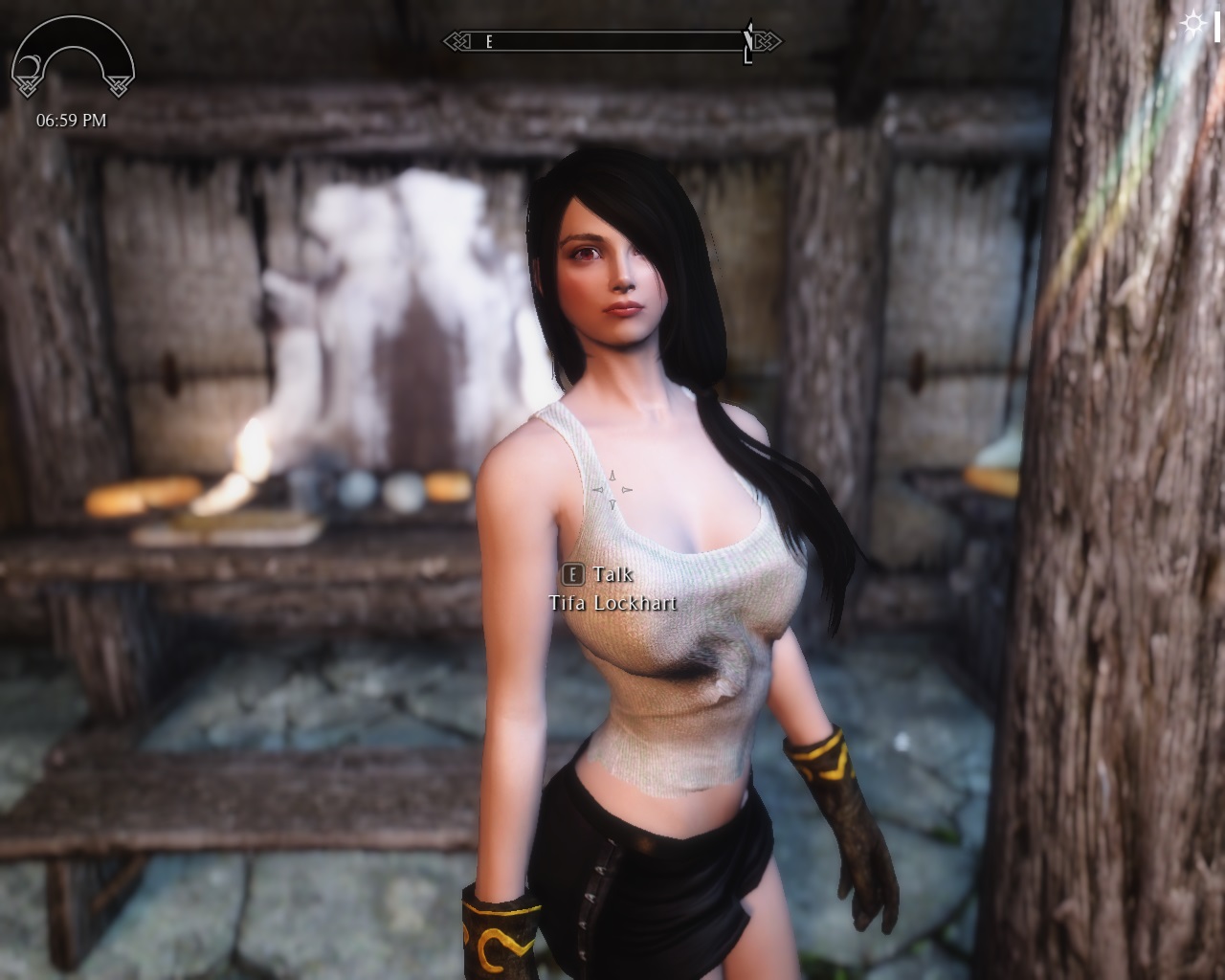Image resolution: width=1225 pixels, height=980 pixels.
Task: Click the crosshair activation reticle on screen
Action: pos(612,490)
